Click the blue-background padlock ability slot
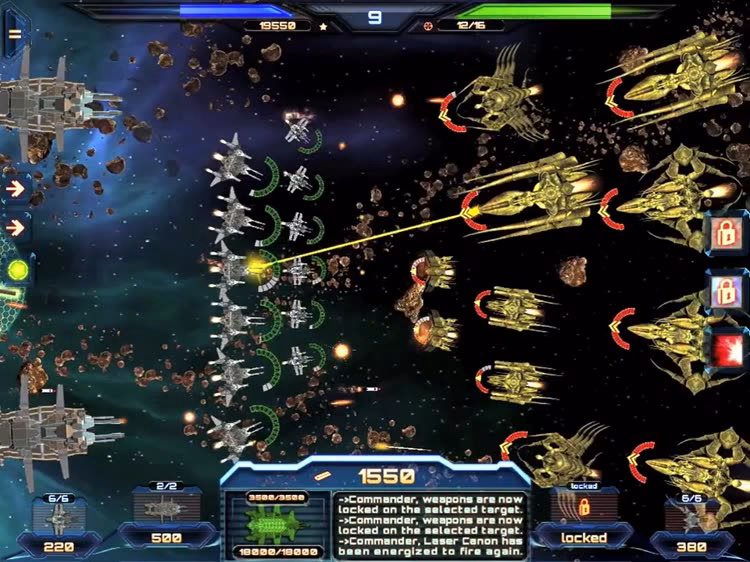This screenshot has width=750, height=562. [x=724, y=291]
